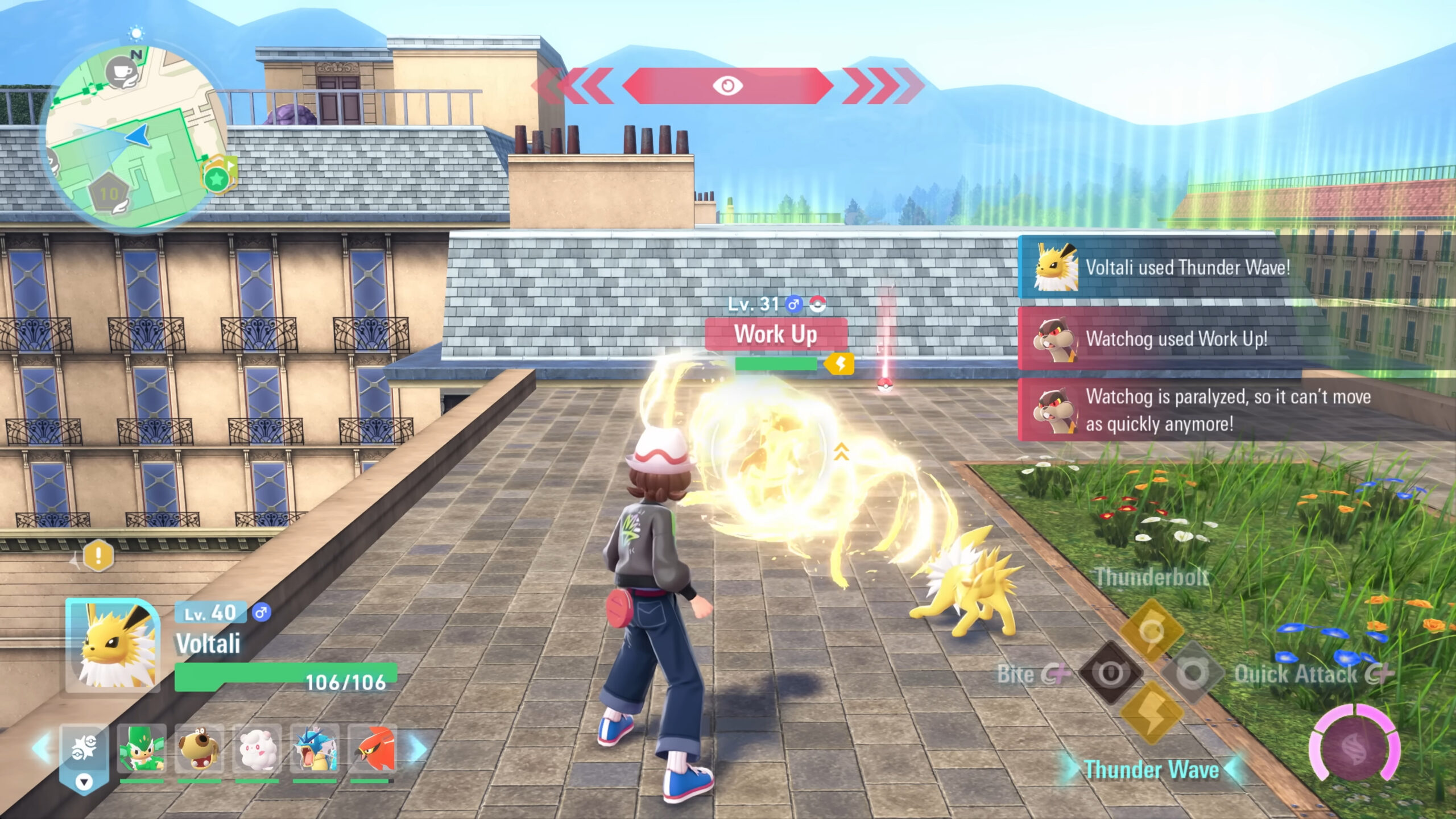The image size is (1456, 819).
Task: Switch to the green Simisage party slot
Action: pyautogui.click(x=142, y=750)
